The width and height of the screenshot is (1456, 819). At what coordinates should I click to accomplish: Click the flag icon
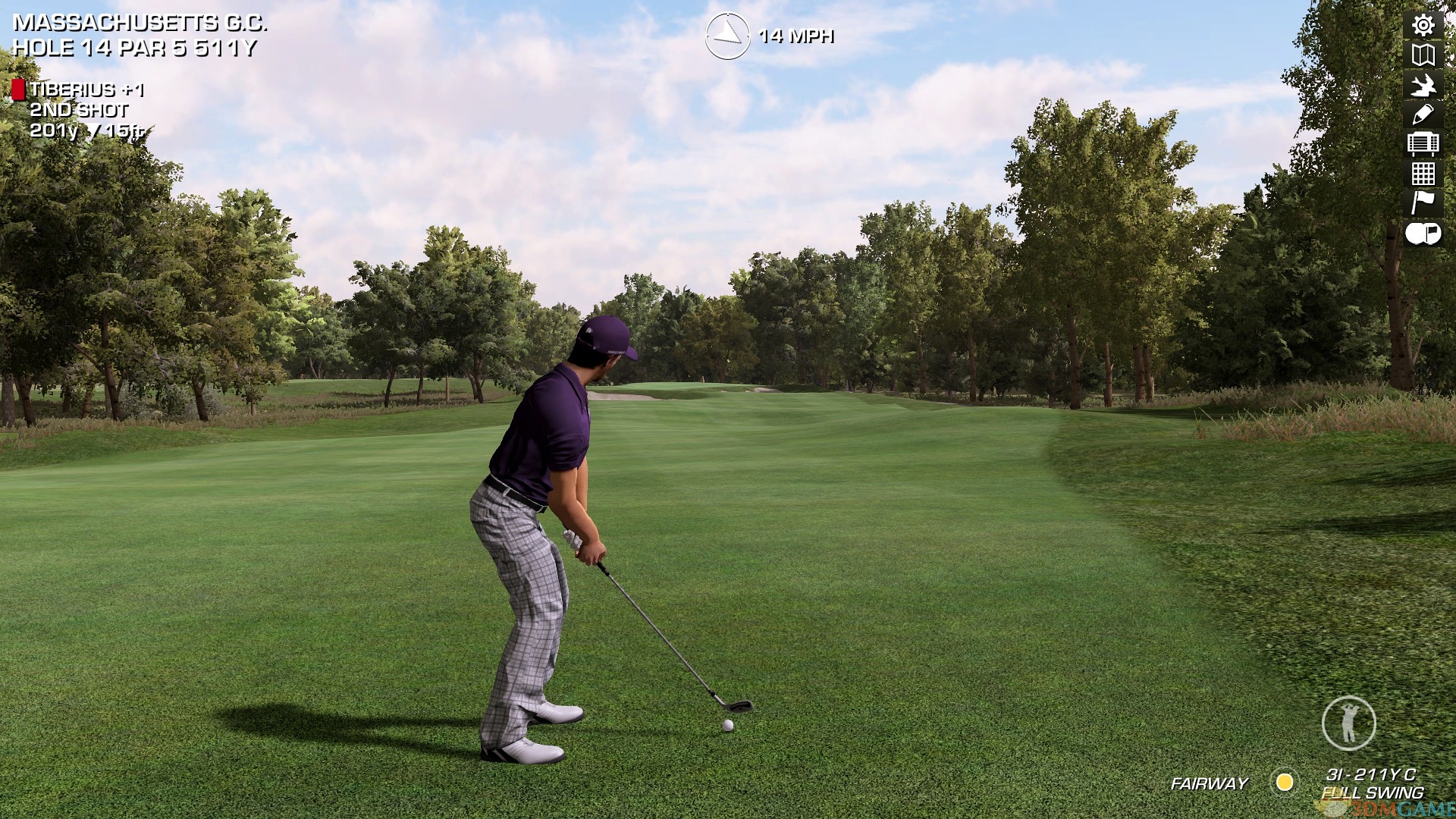(x=1423, y=202)
